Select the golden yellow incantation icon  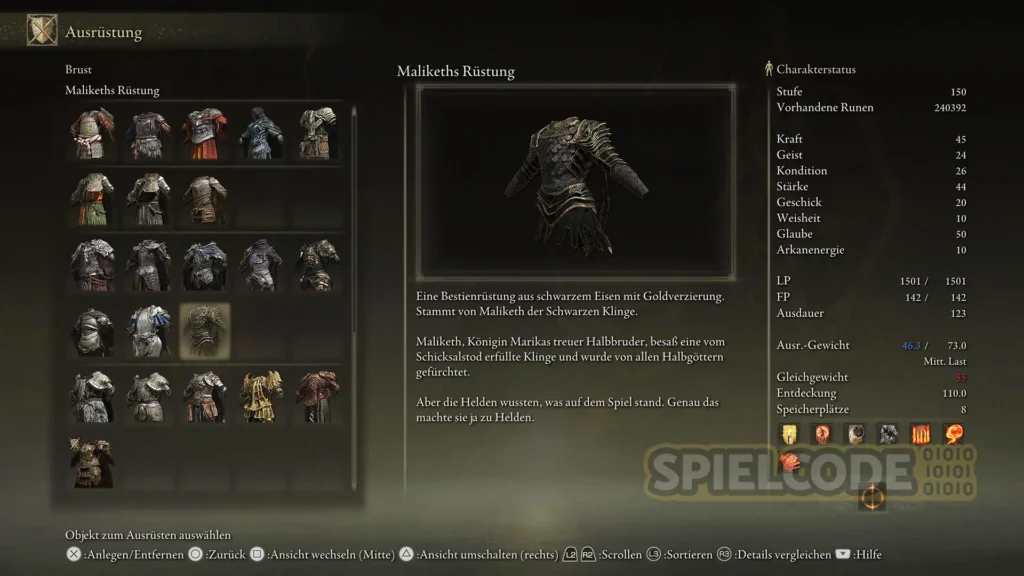coord(790,433)
